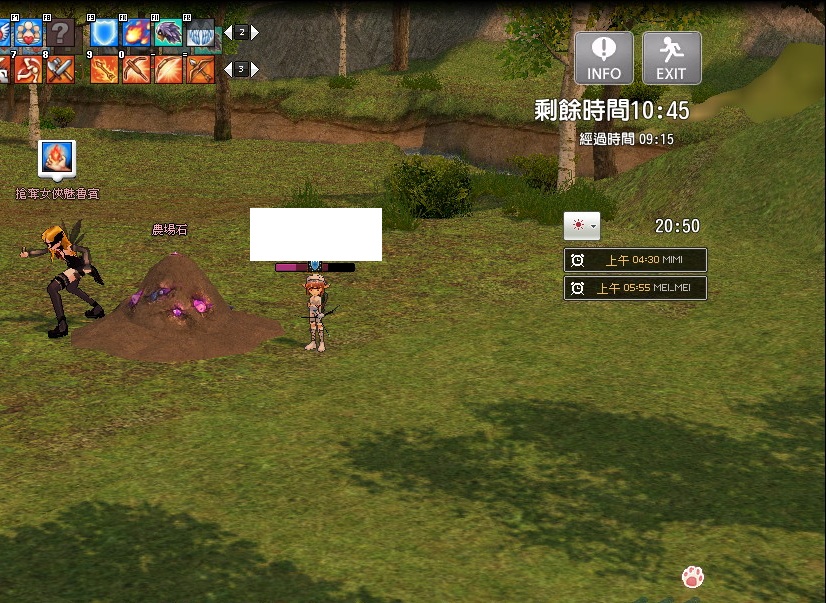Open the sun icon dropdown
The width and height of the screenshot is (826, 603).
click(581, 226)
